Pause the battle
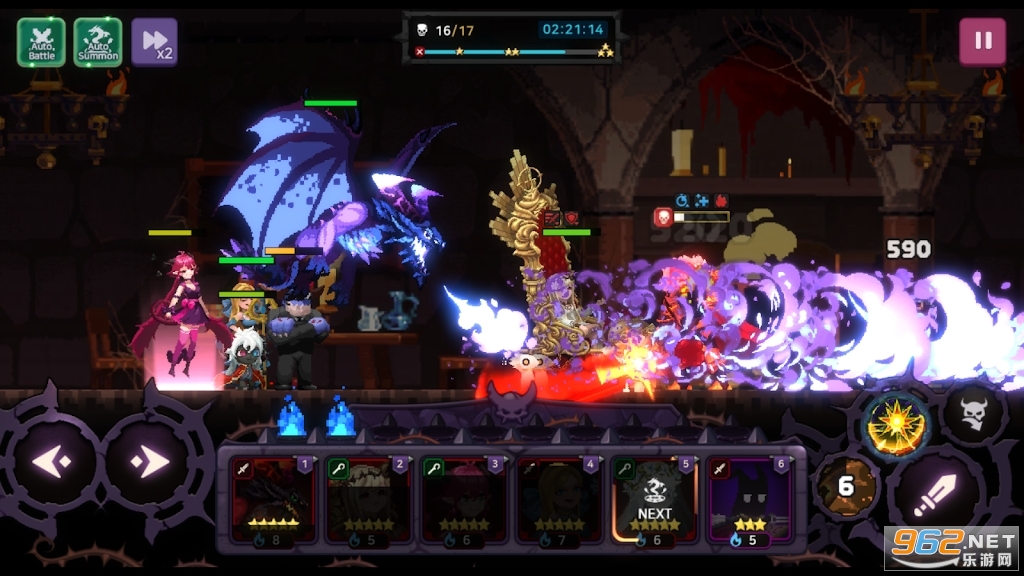The width and height of the screenshot is (1024, 576). click(982, 42)
